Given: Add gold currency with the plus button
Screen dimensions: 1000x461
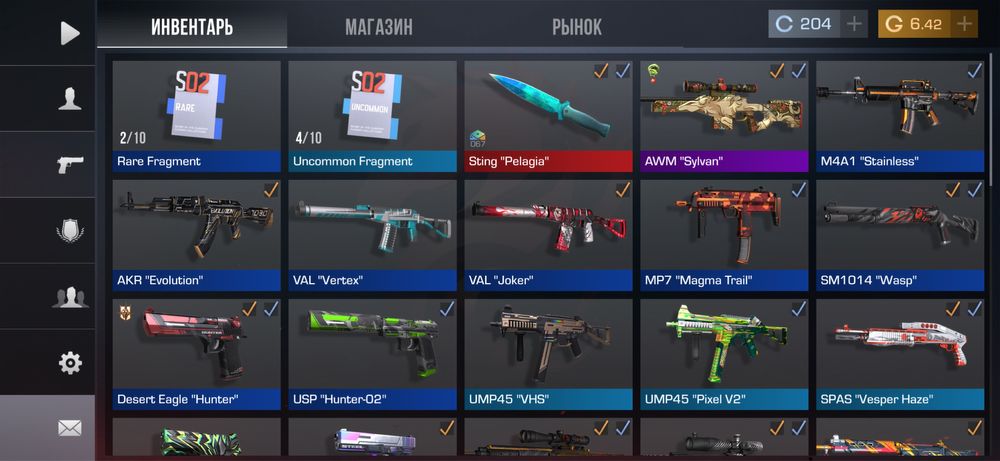Looking at the screenshot, I should click(x=964, y=24).
